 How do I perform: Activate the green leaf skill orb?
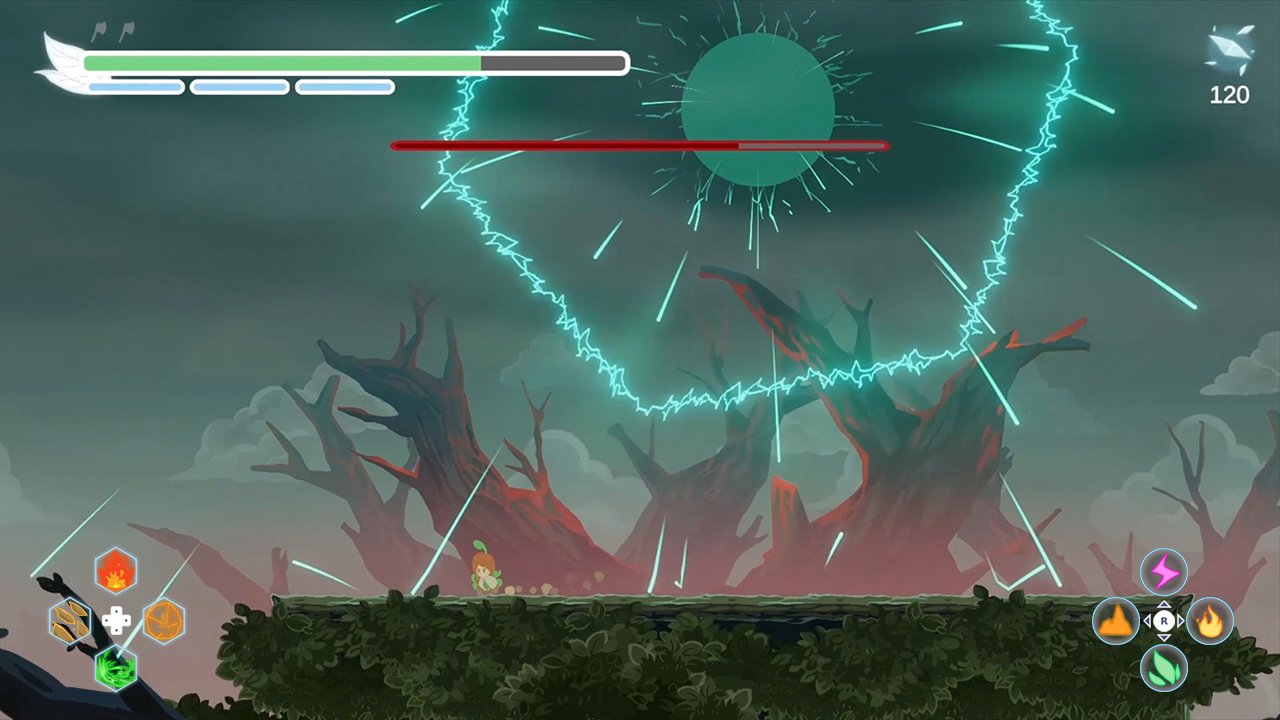click(x=1163, y=669)
